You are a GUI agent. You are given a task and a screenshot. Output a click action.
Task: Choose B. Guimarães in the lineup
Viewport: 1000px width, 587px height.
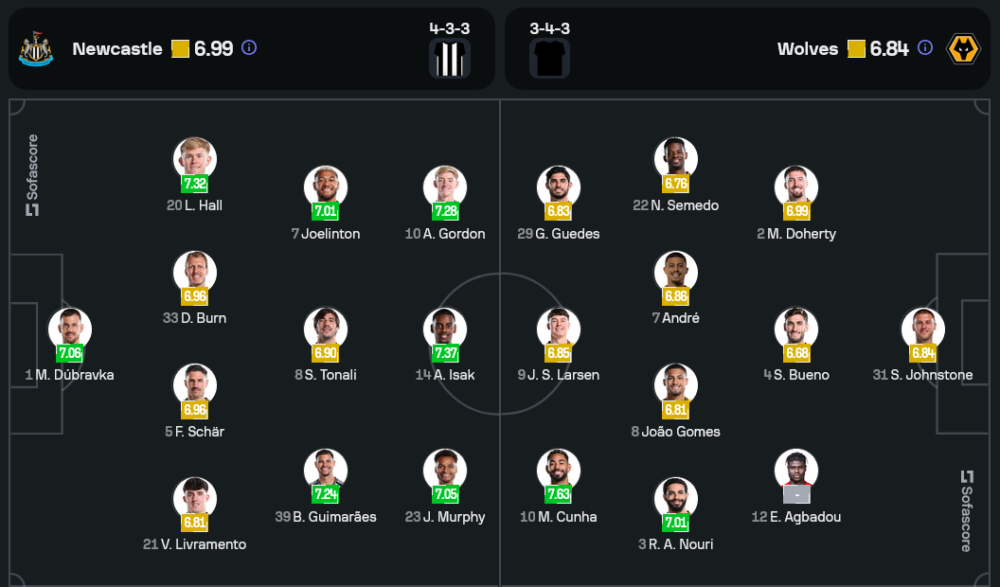pos(326,471)
